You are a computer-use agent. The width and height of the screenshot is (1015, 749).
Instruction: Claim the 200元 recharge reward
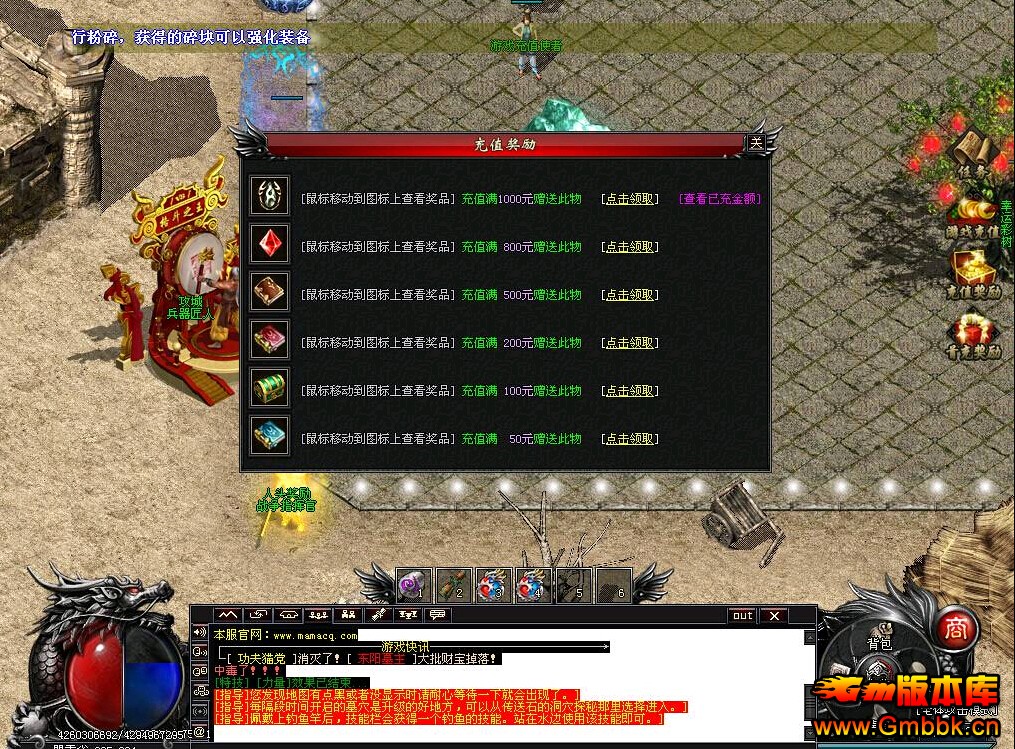click(630, 343)
